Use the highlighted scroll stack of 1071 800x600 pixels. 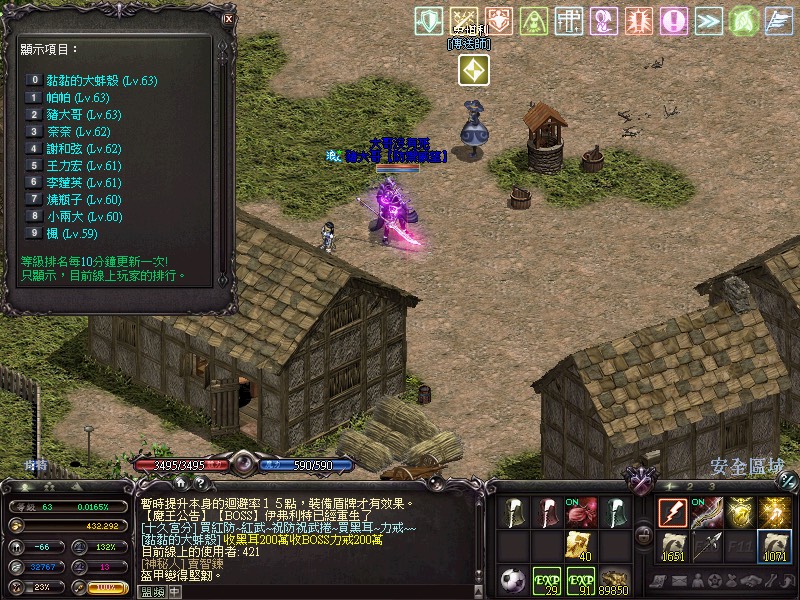pyautogui.click(x=775, y=547)
